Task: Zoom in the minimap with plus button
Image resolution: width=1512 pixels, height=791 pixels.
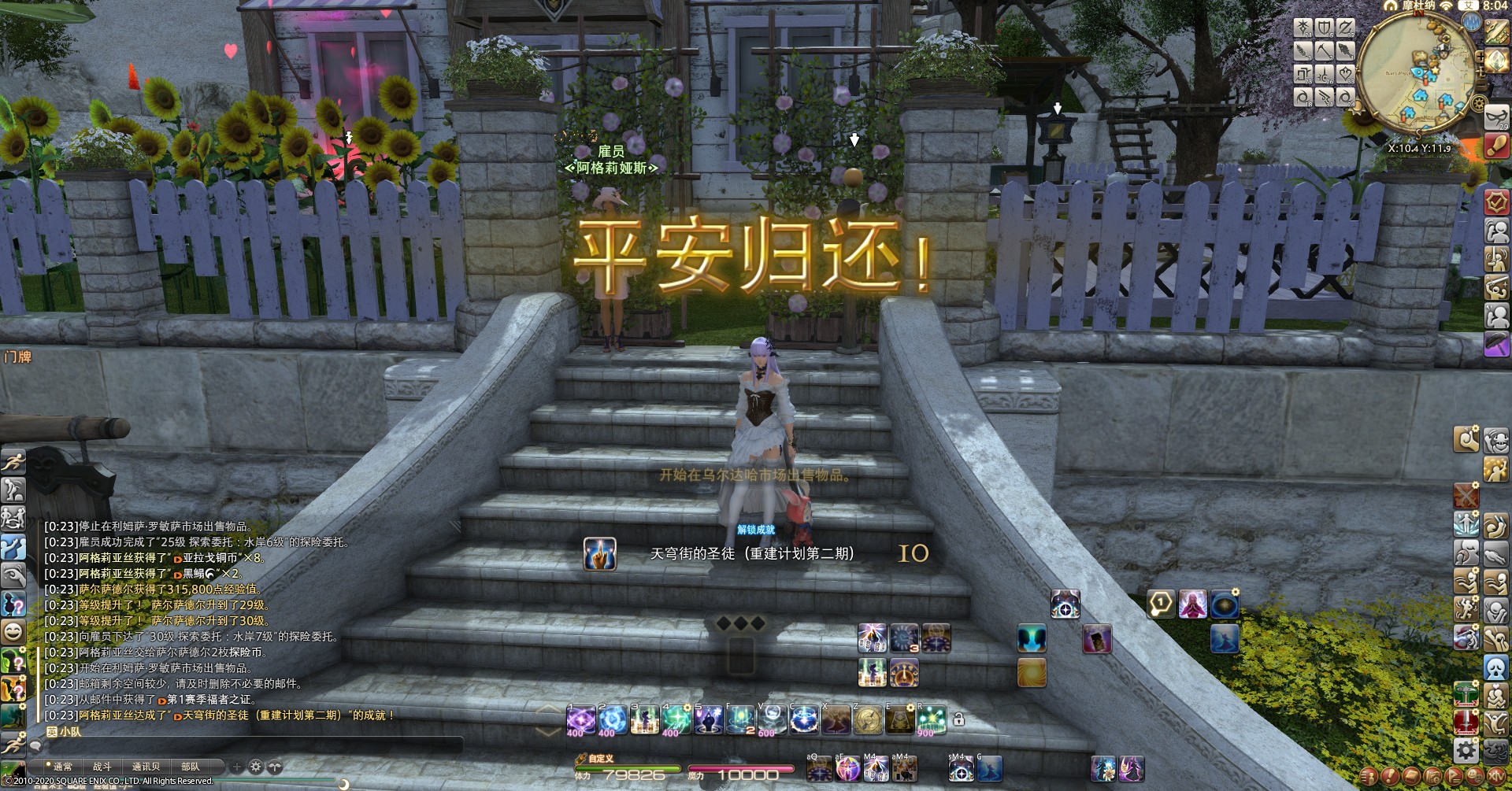Action: coord(1480,58)
